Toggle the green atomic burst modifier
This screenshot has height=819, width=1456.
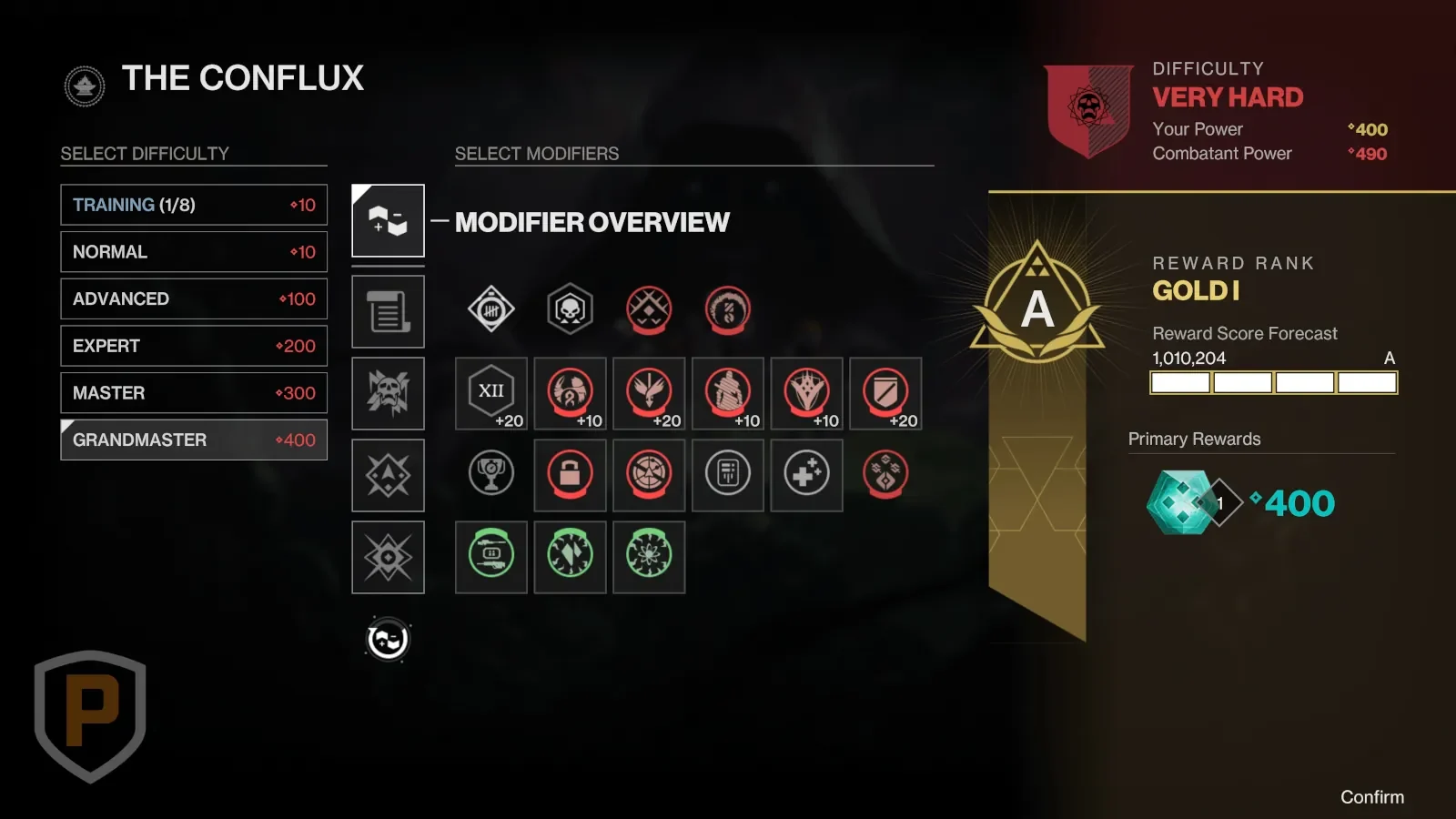[649, 556]
